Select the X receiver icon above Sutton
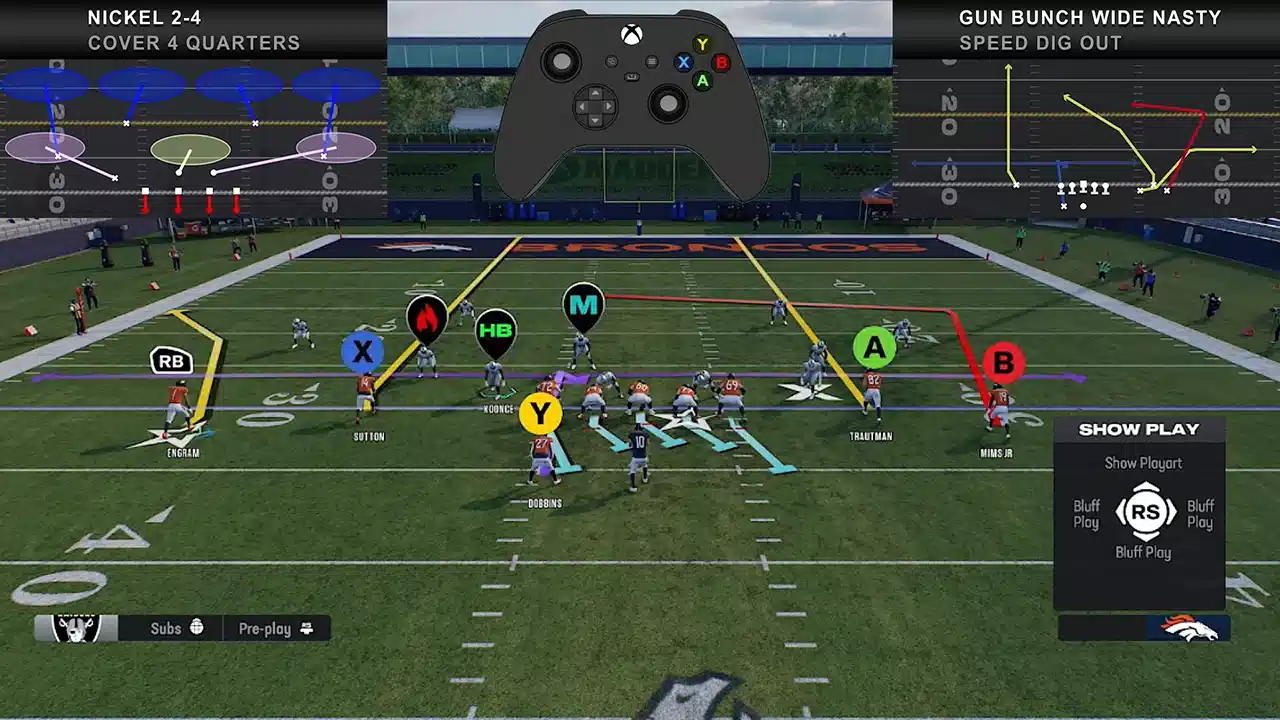The height and width of the screenshot is (720, 1280). point(363,351)
